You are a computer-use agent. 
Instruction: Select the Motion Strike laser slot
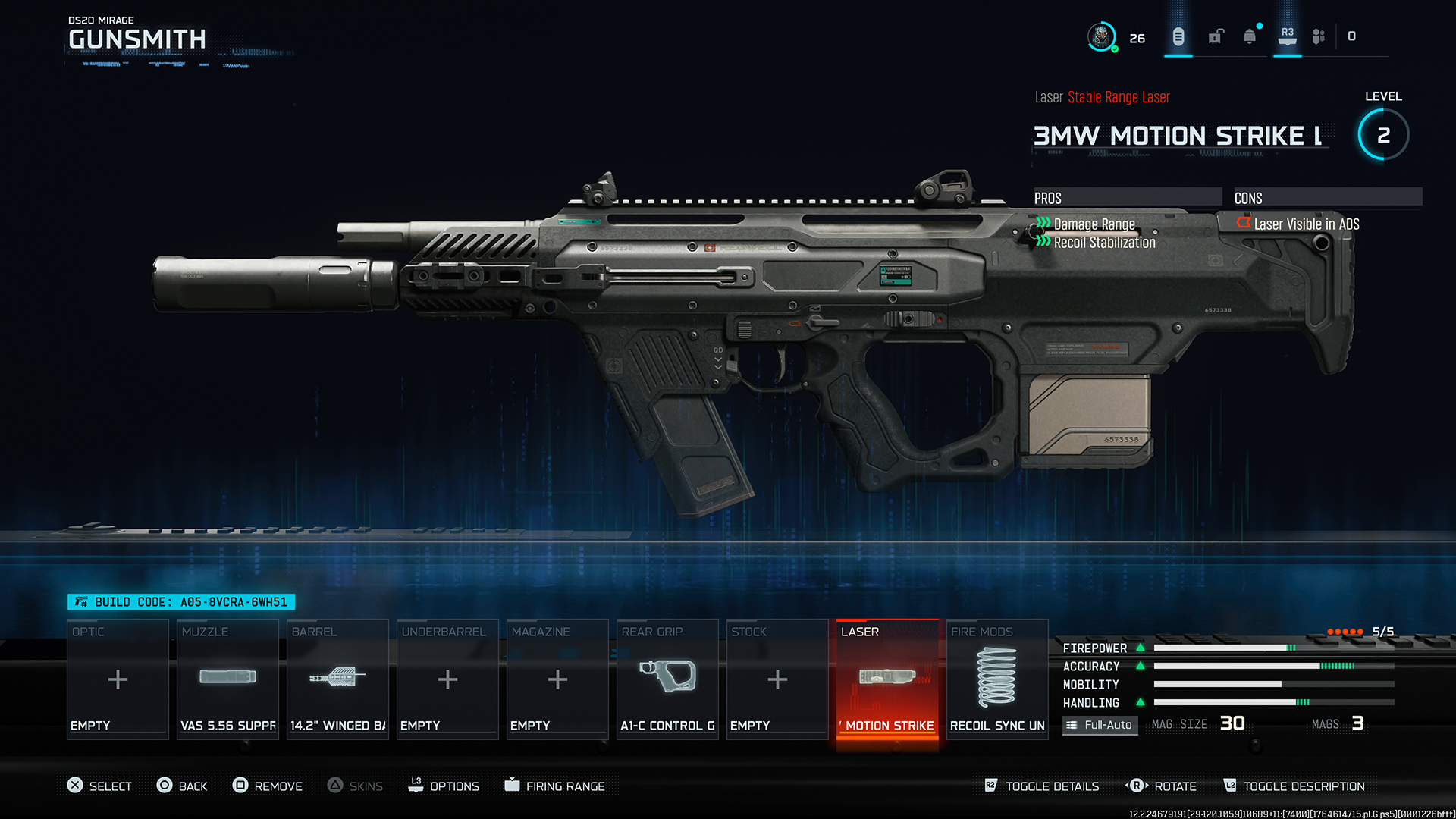(x=887, y=679)
